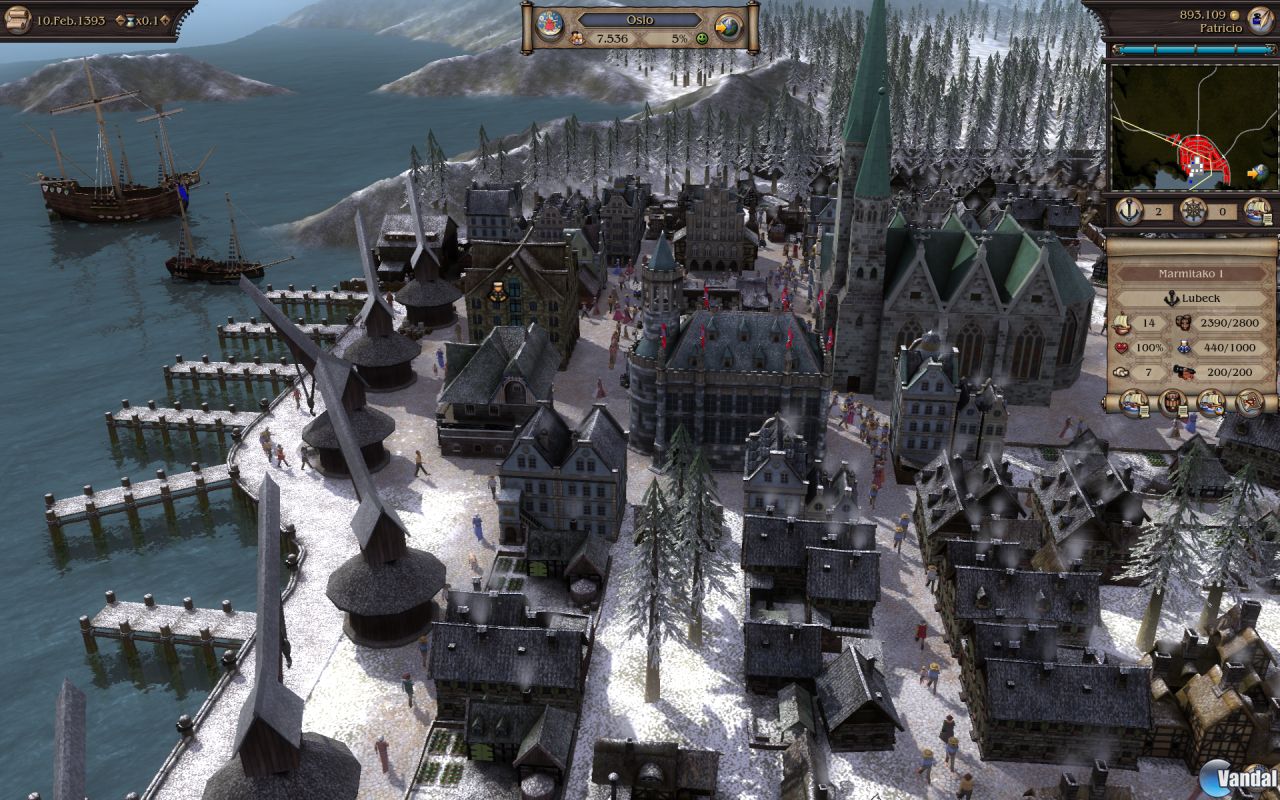This screenshot has height=800, width=1280.
Task: Open the scroll menu icon beside the date
Action: (x=17, y=20)
